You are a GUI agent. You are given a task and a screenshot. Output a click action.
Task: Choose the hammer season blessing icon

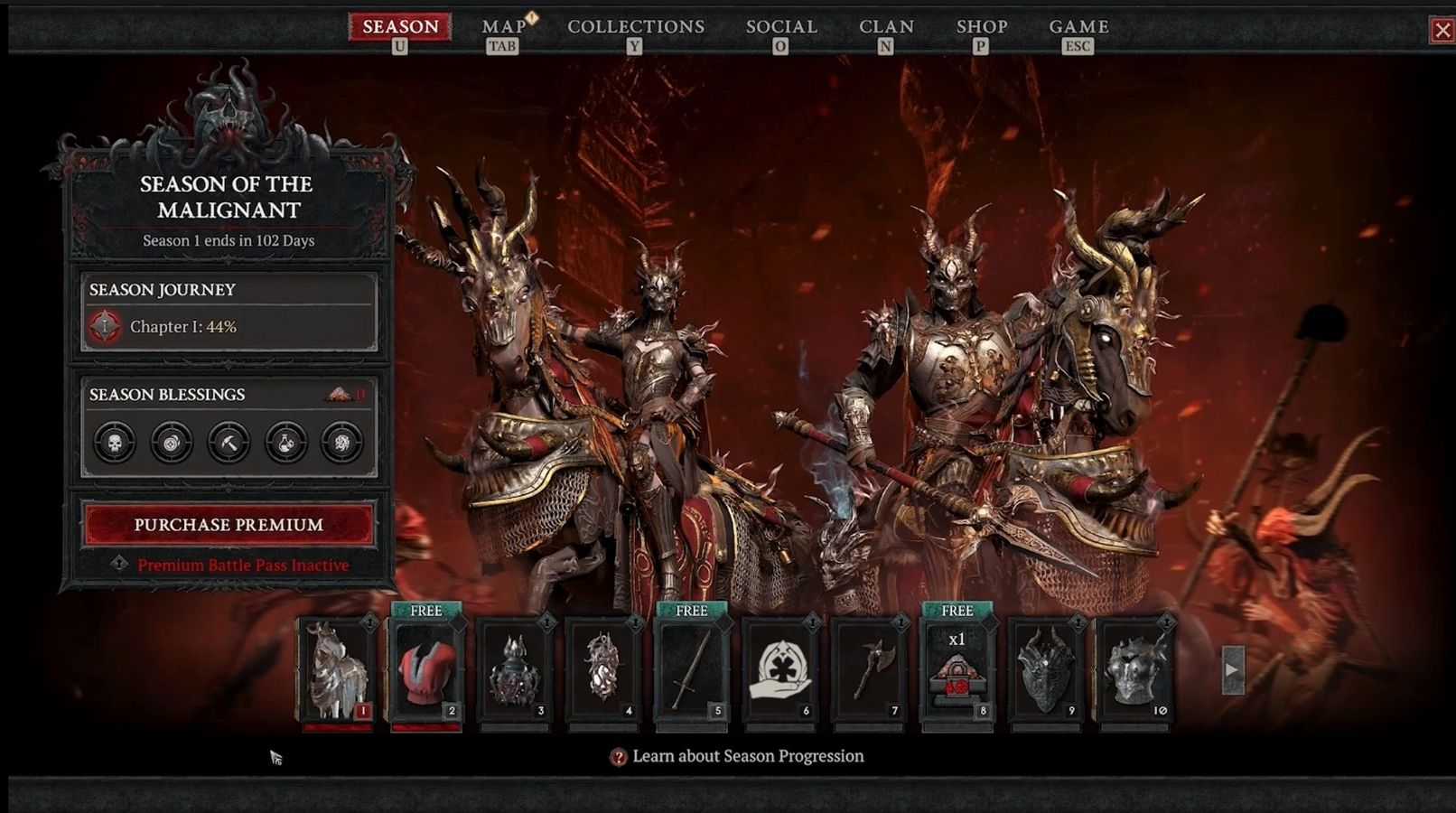point(229,443)
